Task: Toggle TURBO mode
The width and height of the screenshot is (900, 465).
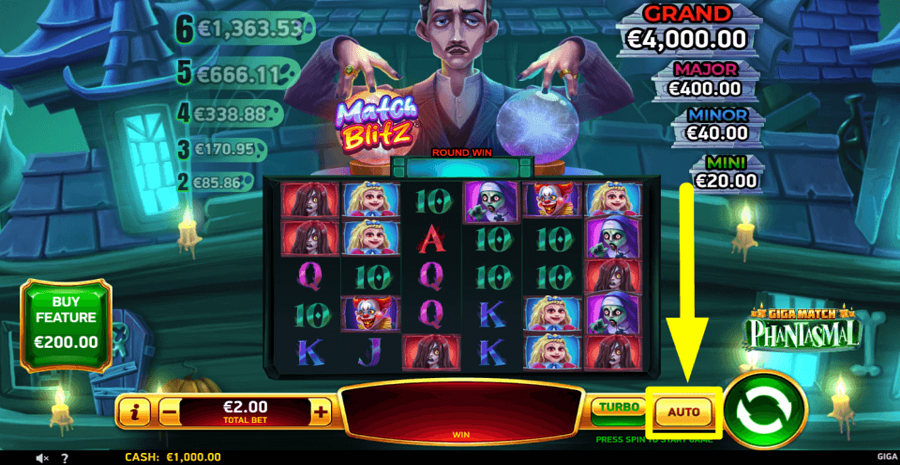Action: point(617,409)
